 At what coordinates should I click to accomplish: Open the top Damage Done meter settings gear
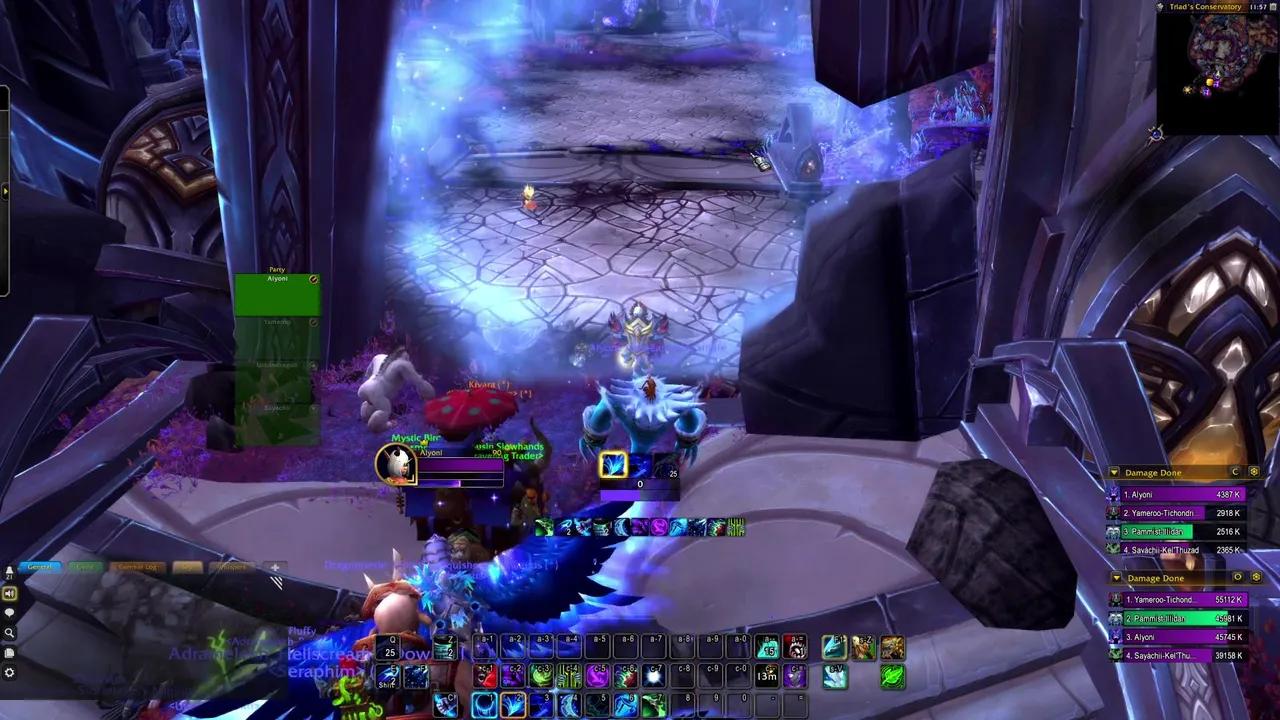(x=1254, y=472)
